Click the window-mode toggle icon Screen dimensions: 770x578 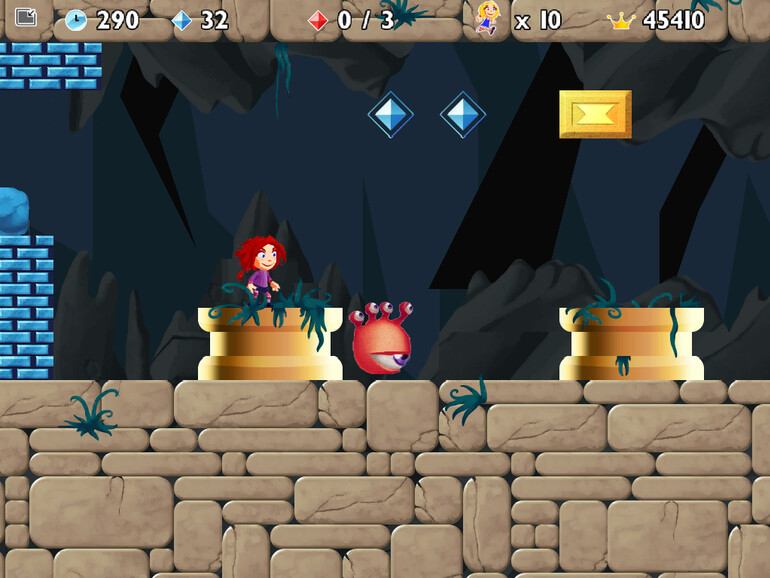(x=26, y=17)
